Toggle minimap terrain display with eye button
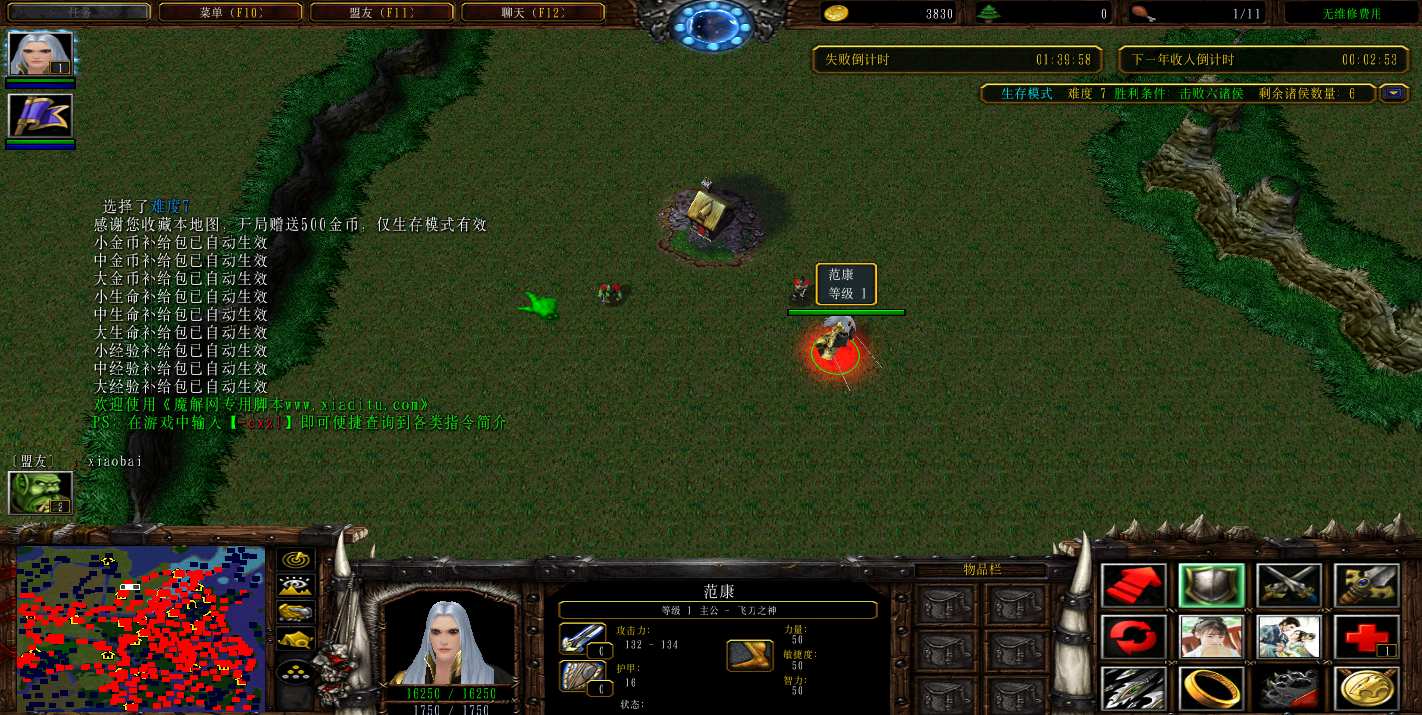The image size is (1422, 715). [x=296, y=586]
